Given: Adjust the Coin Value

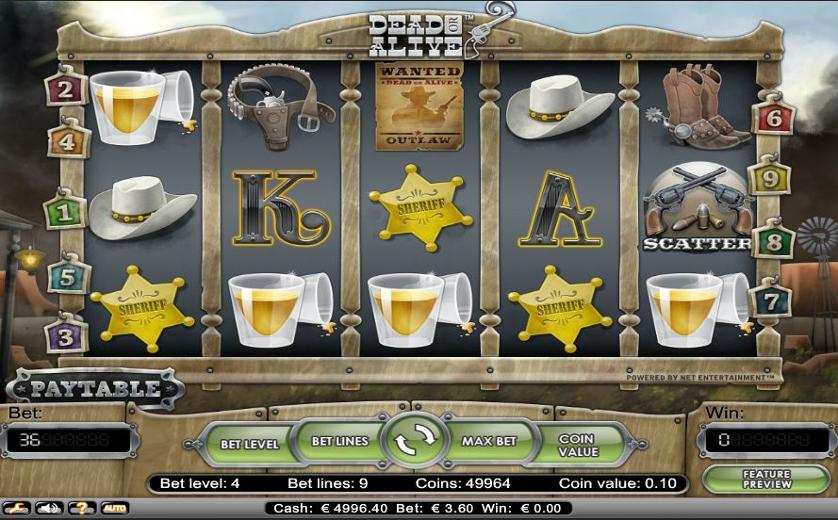Looking at the screenshot, I should coord(577,445).
